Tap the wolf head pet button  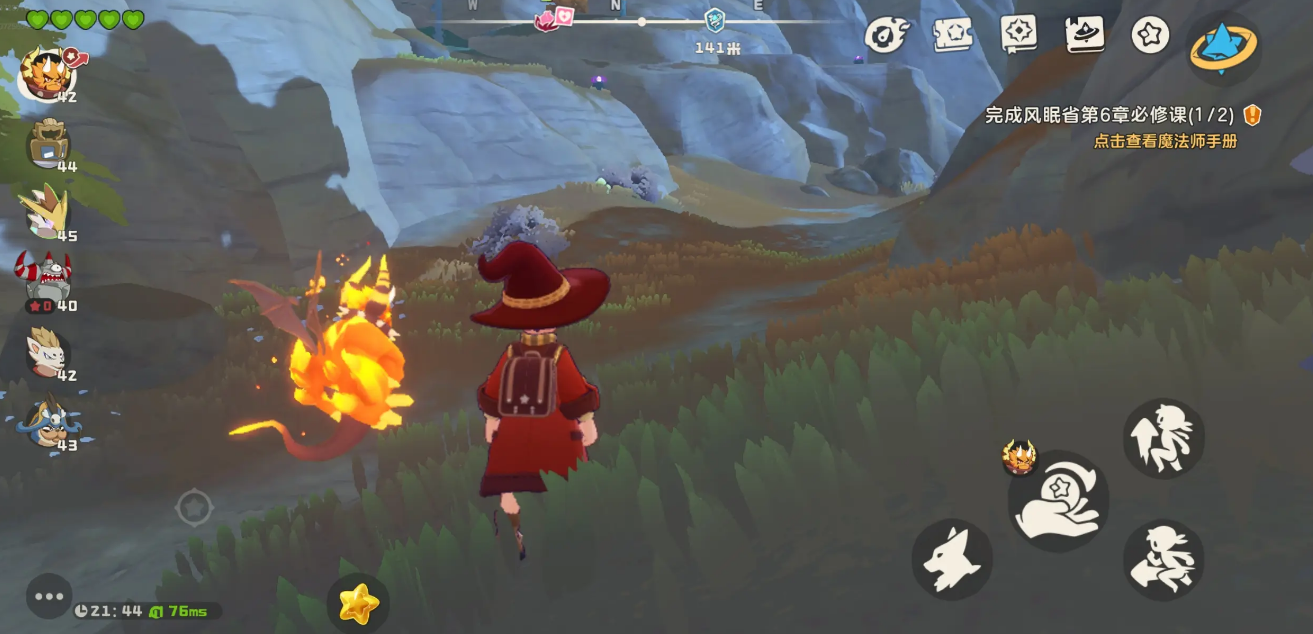951,559
